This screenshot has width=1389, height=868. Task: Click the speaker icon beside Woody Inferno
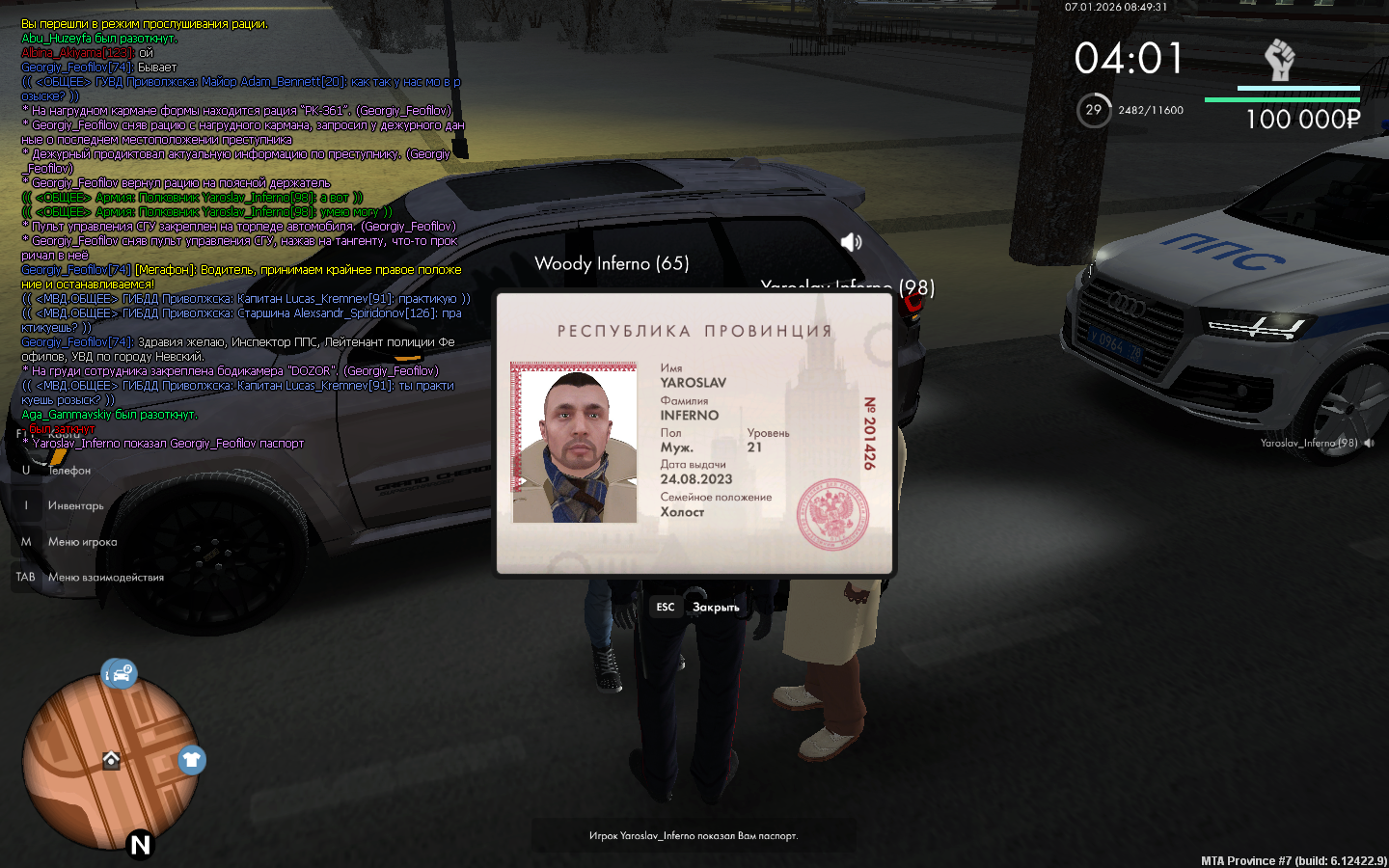[851, 242]
